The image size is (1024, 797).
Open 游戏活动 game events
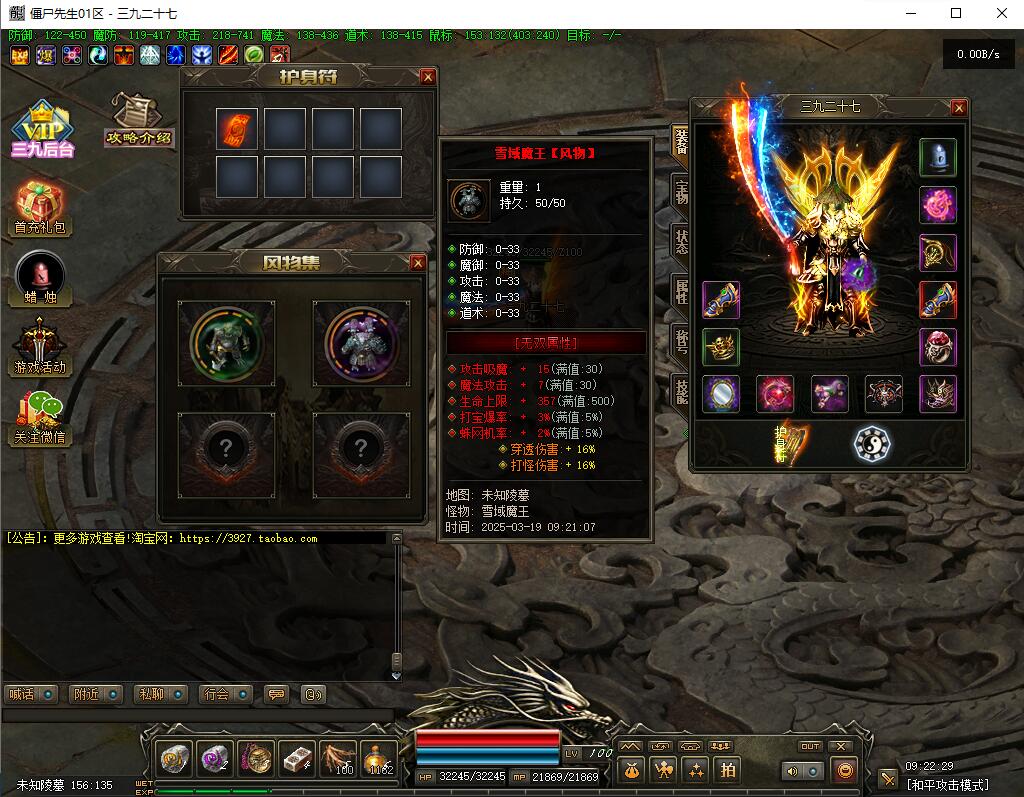41,346
